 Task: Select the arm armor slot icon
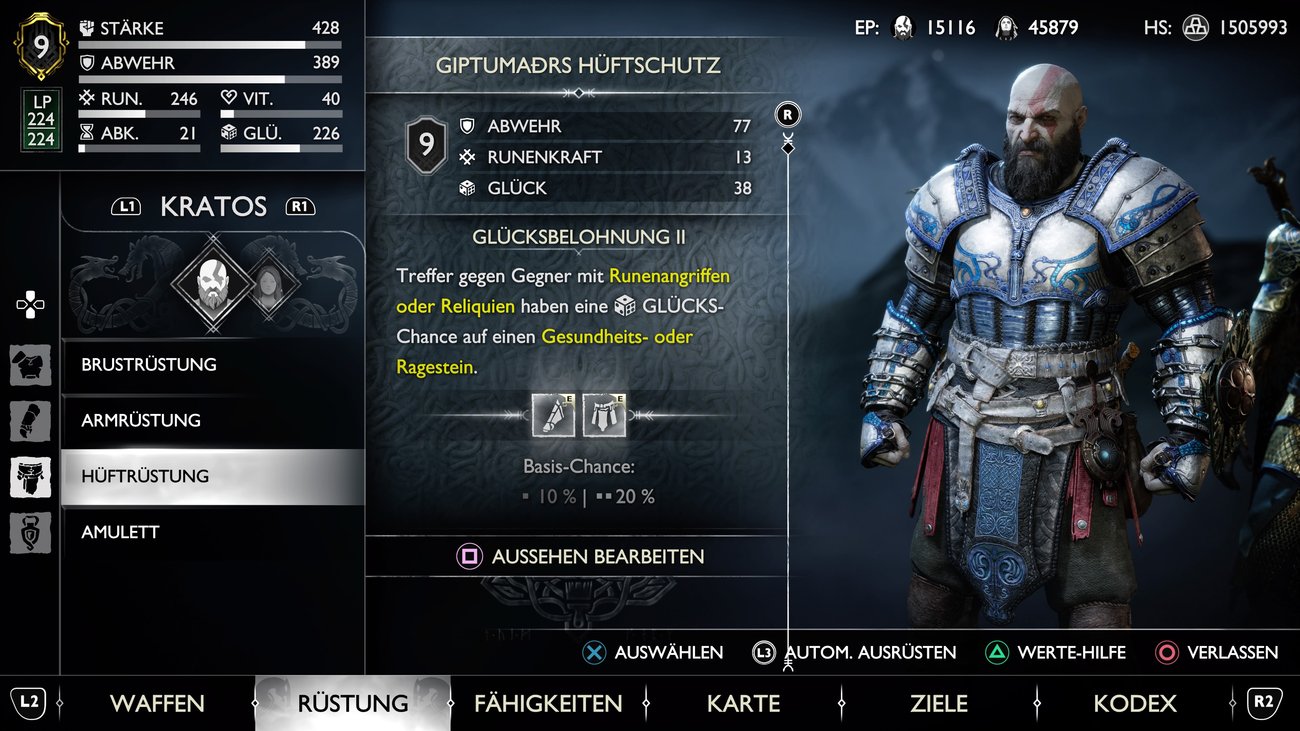(30, 421)
